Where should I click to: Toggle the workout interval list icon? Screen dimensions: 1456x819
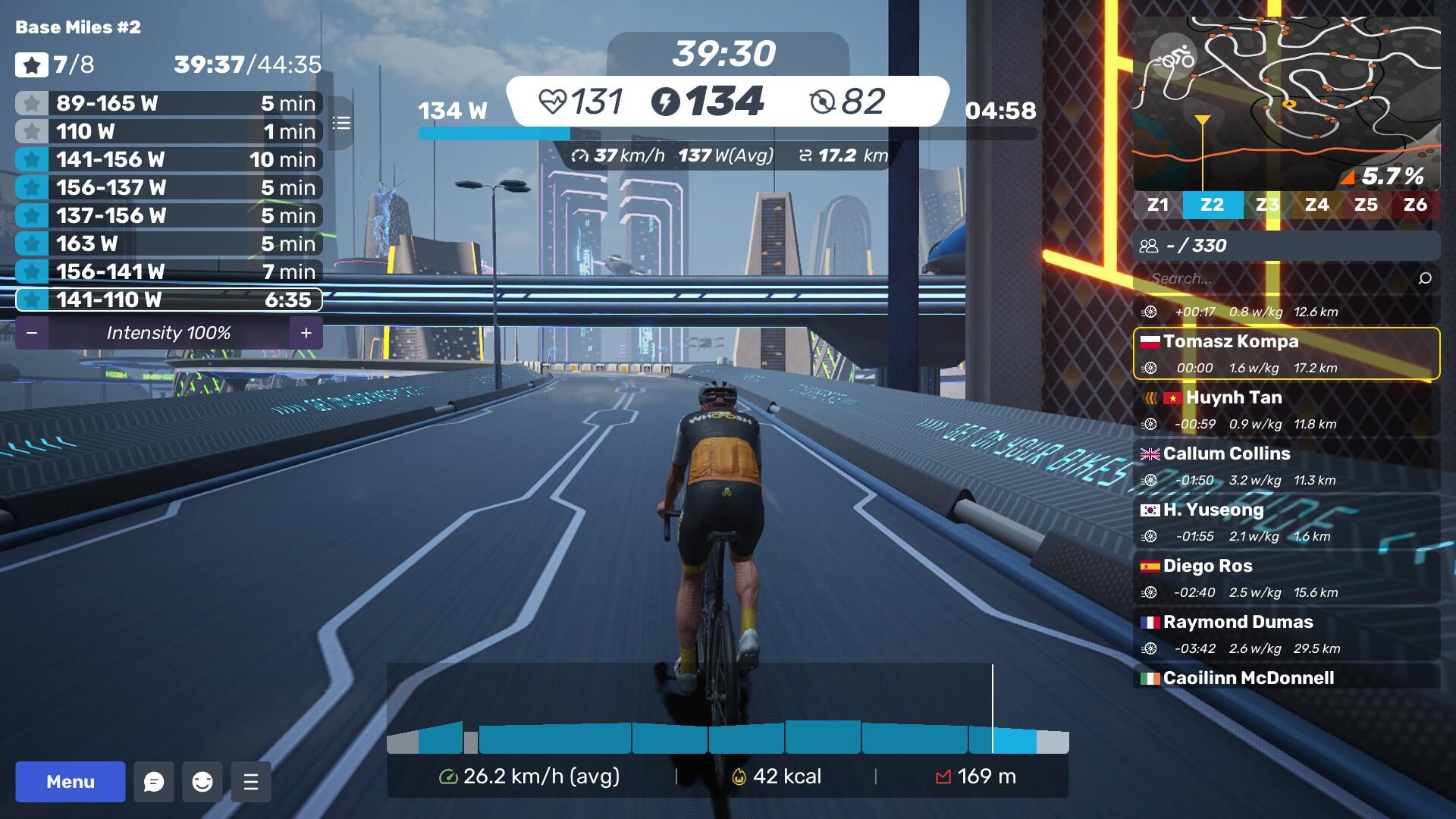pyautogui.click(x=341, y=123)
